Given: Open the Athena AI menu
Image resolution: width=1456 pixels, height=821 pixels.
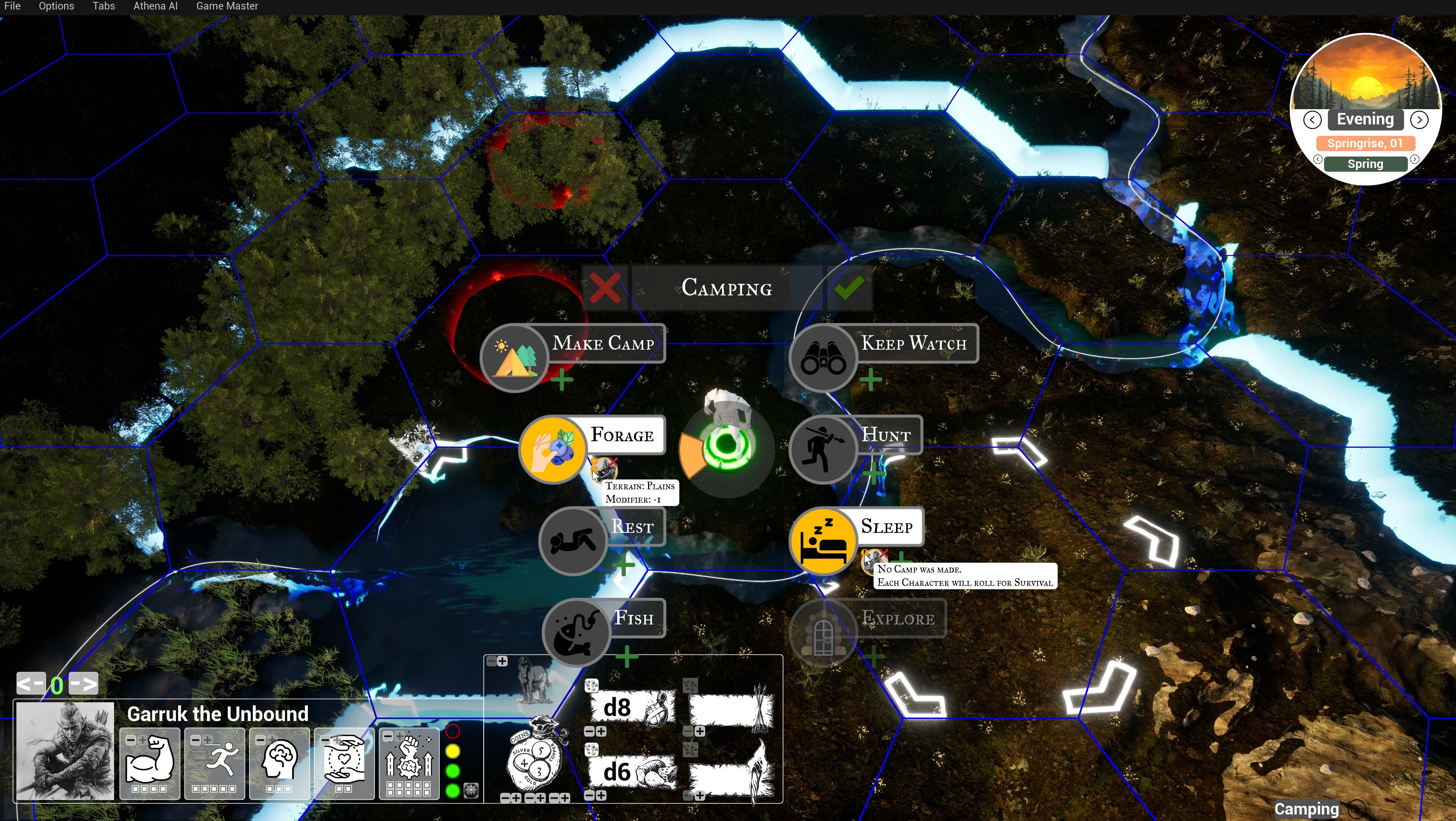Looking at the screenshot, I should coord(155,6).
